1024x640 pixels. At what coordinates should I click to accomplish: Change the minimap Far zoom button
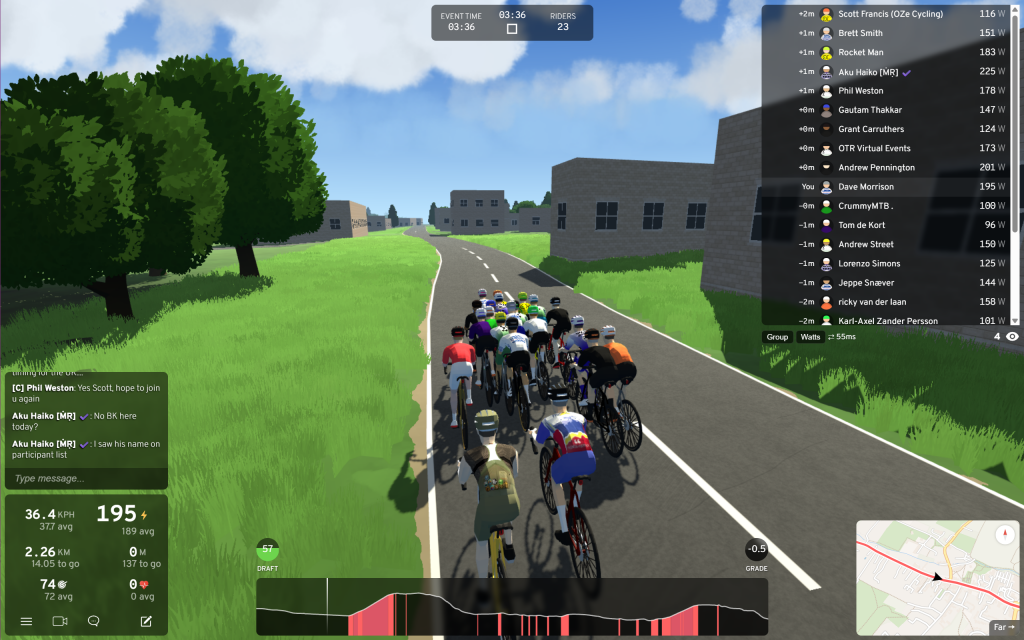tap(1003, 627)
